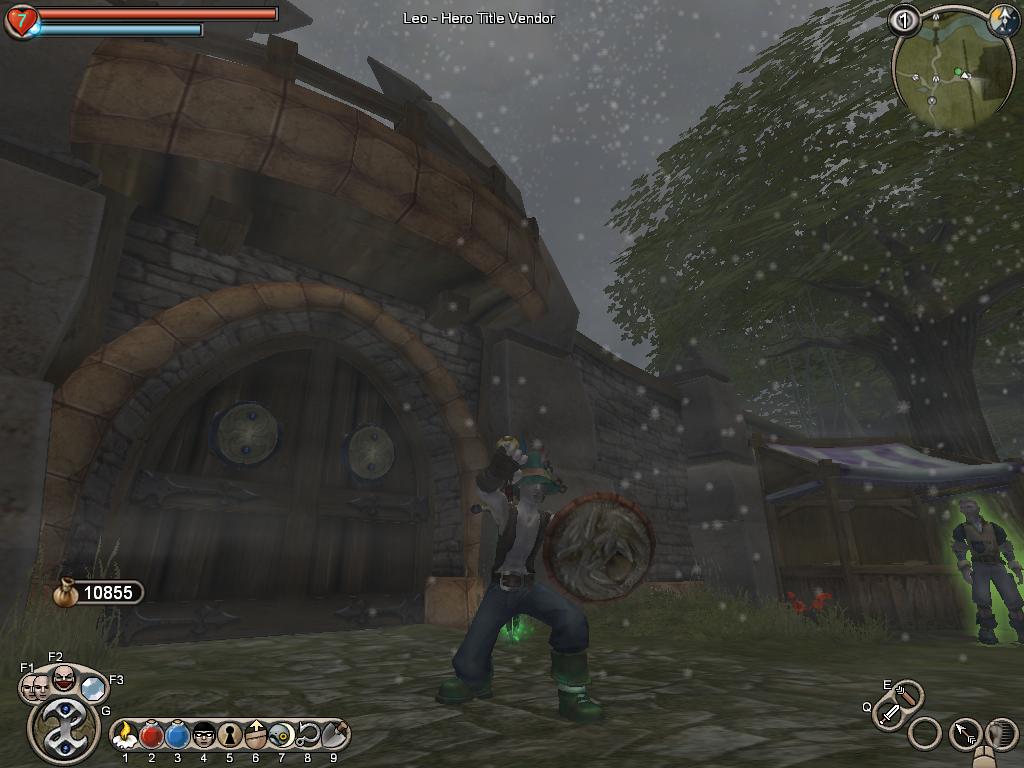The image size is (1024, 768).
Task: Activate the keyhole silhouette hotbar slot
Action: (x=229, y=736)
